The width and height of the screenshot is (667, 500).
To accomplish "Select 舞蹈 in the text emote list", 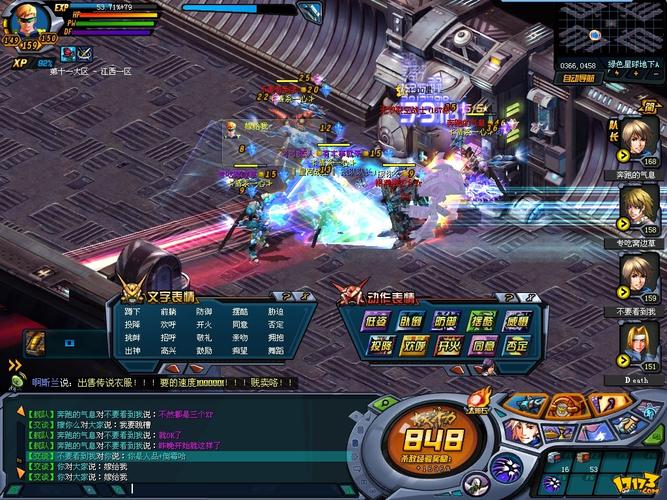I will tap(275, 351).
